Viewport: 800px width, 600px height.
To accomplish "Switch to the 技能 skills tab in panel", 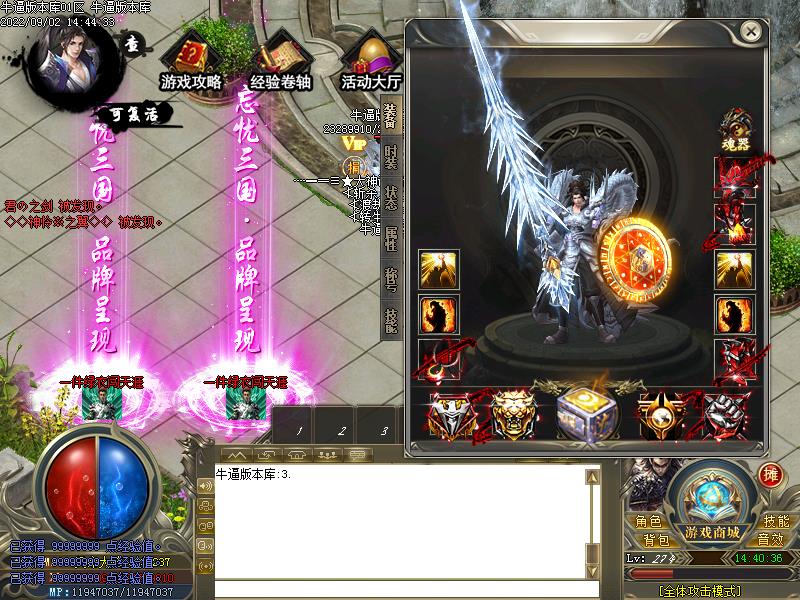I will [x=391, y=318].
